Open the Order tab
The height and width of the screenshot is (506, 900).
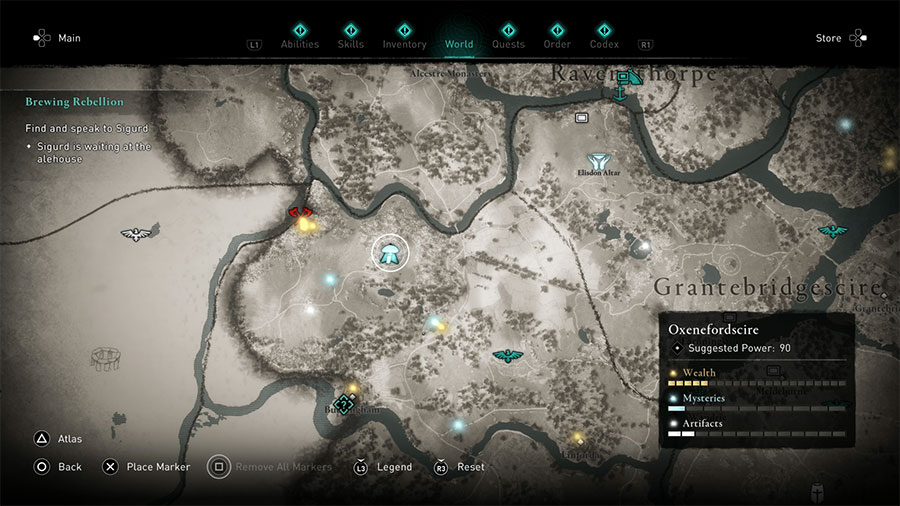point(557,44)
